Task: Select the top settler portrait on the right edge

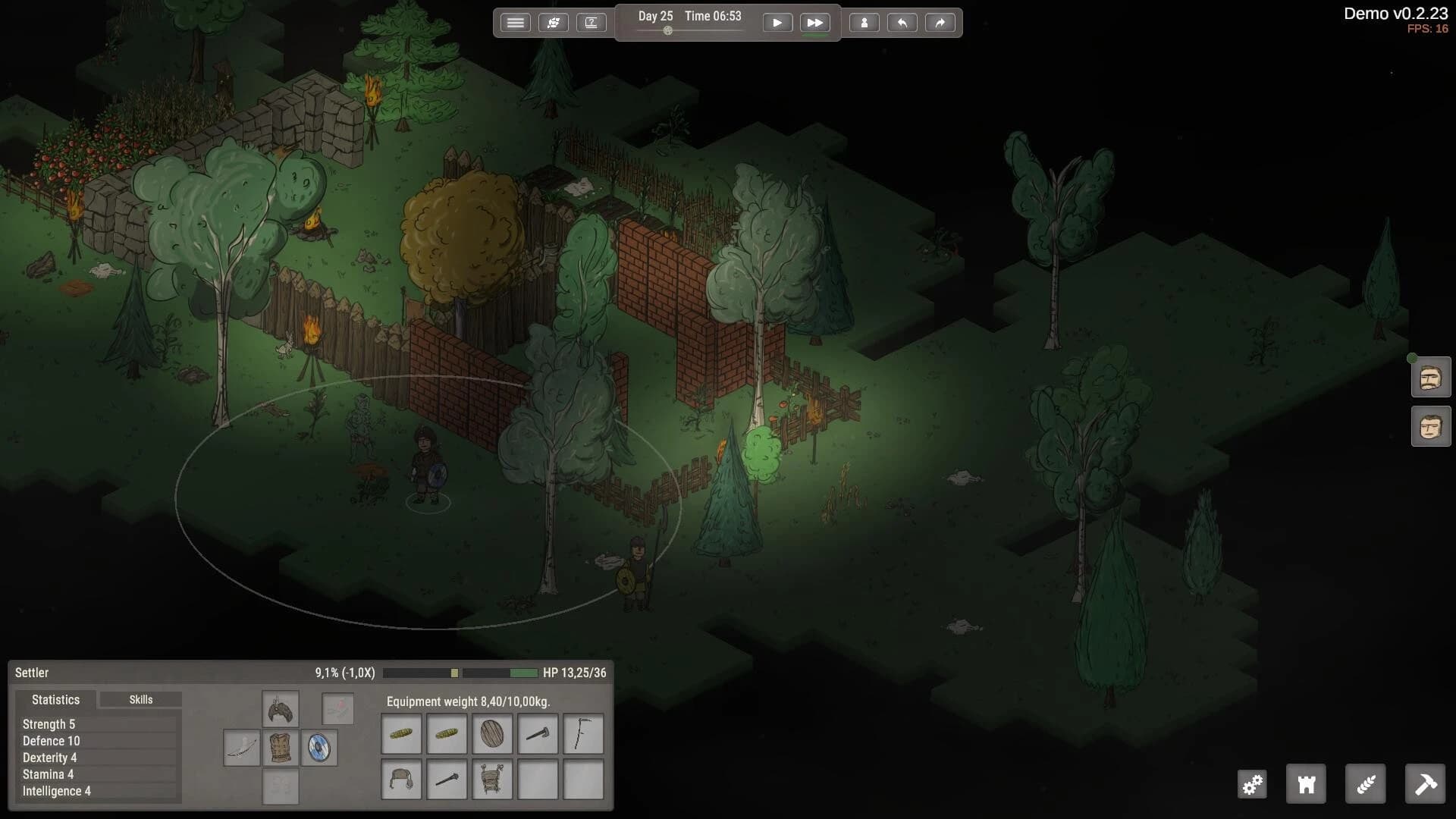Action: 1430,377
